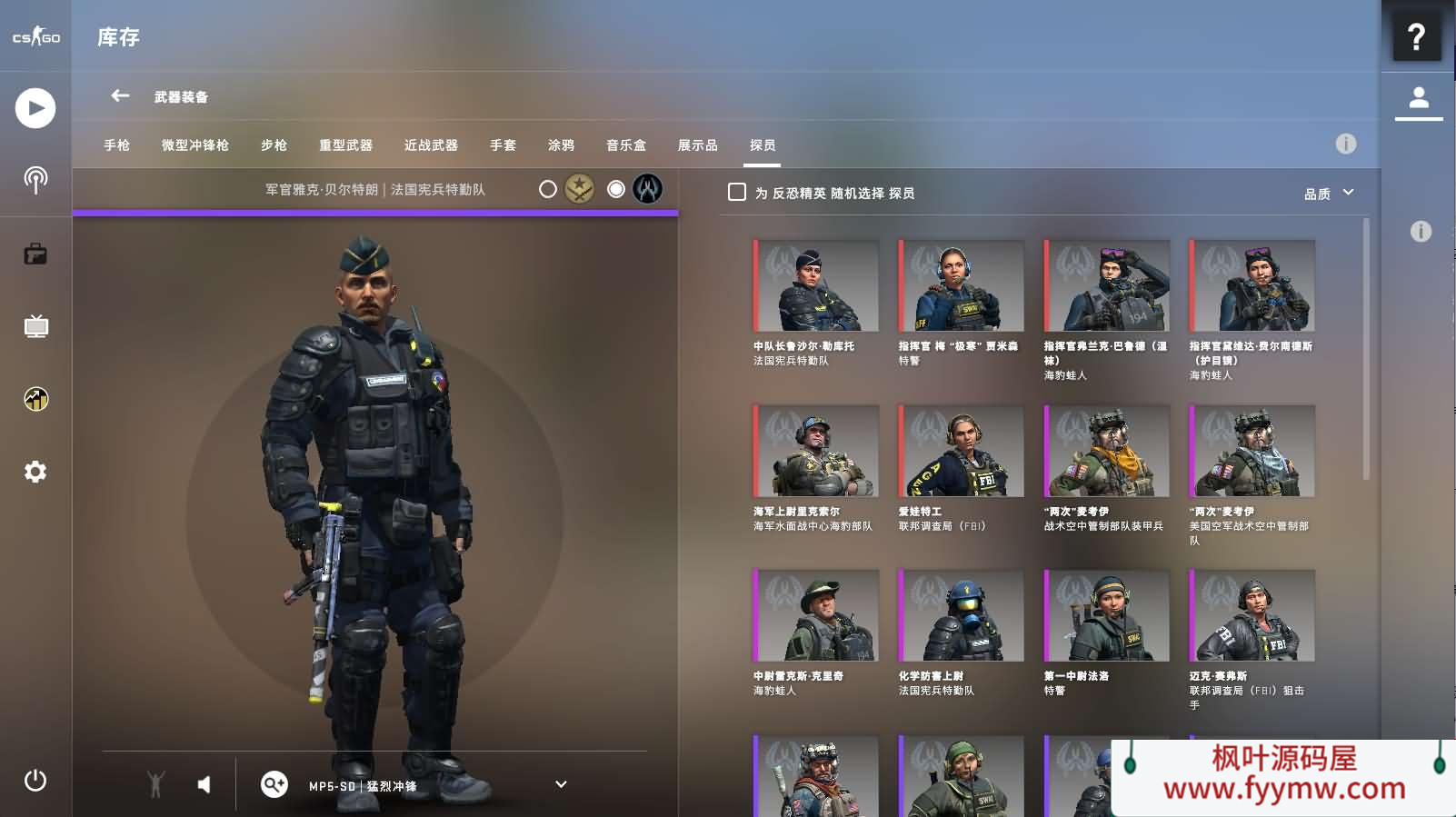Start a match with the play button

tap(35, 108)
